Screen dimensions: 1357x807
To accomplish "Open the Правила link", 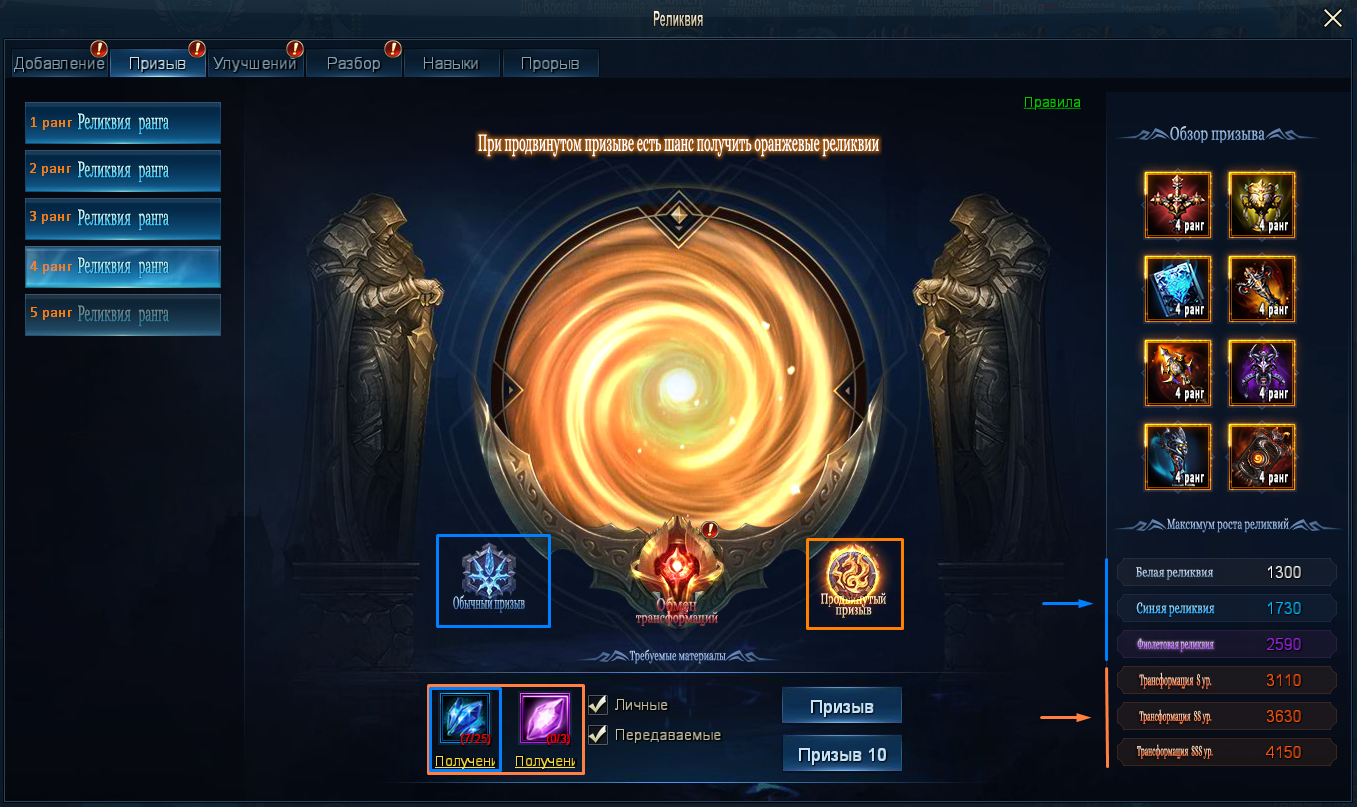I will (1051, 102).
